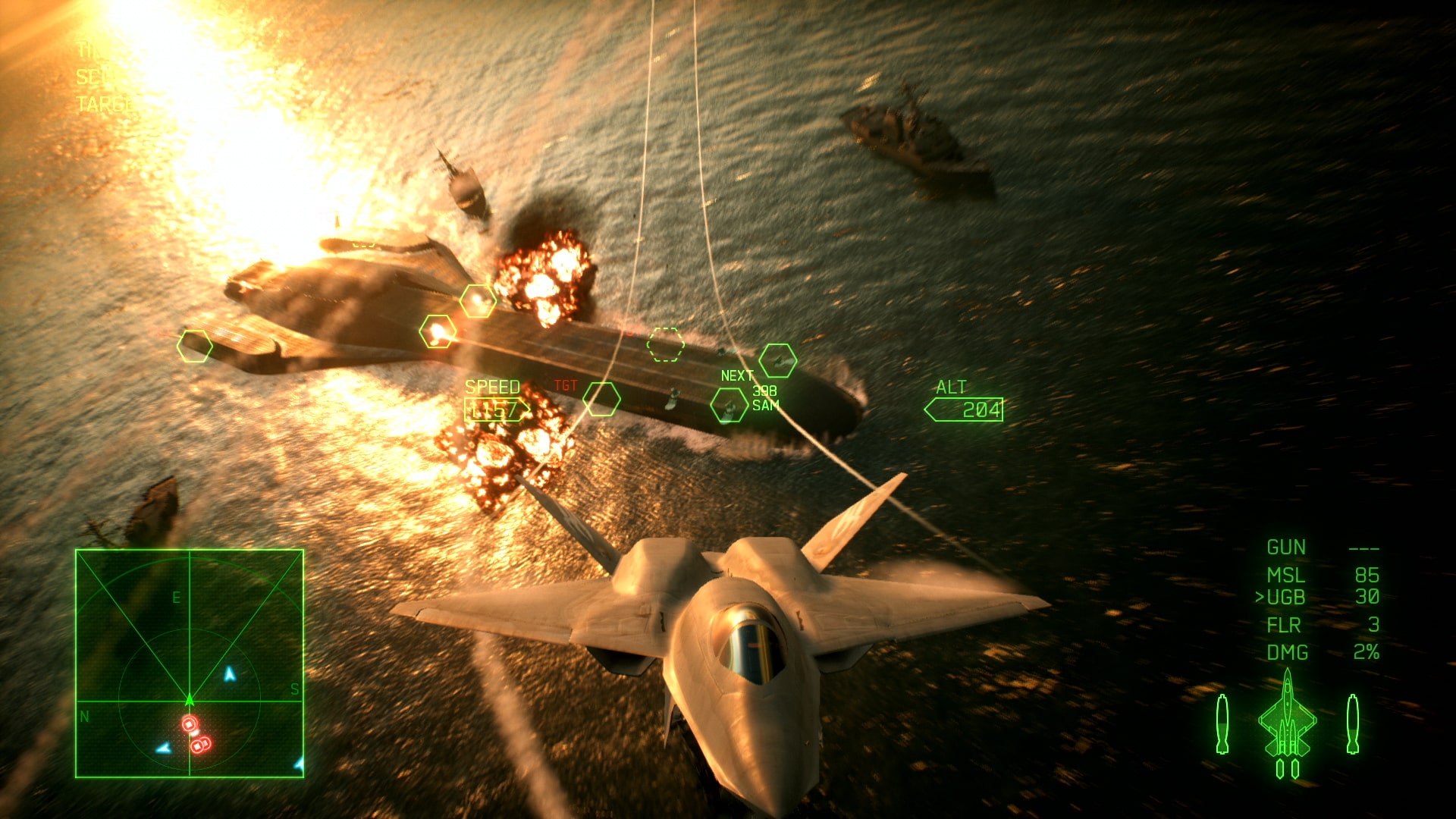Select the TGT label above the carrier

click(x=565, y=386)
